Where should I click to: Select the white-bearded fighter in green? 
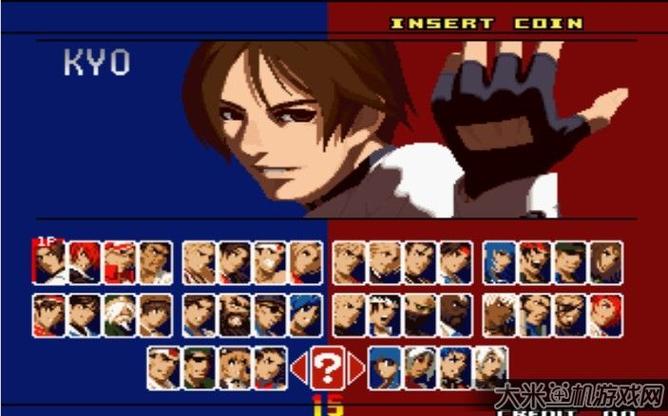point(119,315)
